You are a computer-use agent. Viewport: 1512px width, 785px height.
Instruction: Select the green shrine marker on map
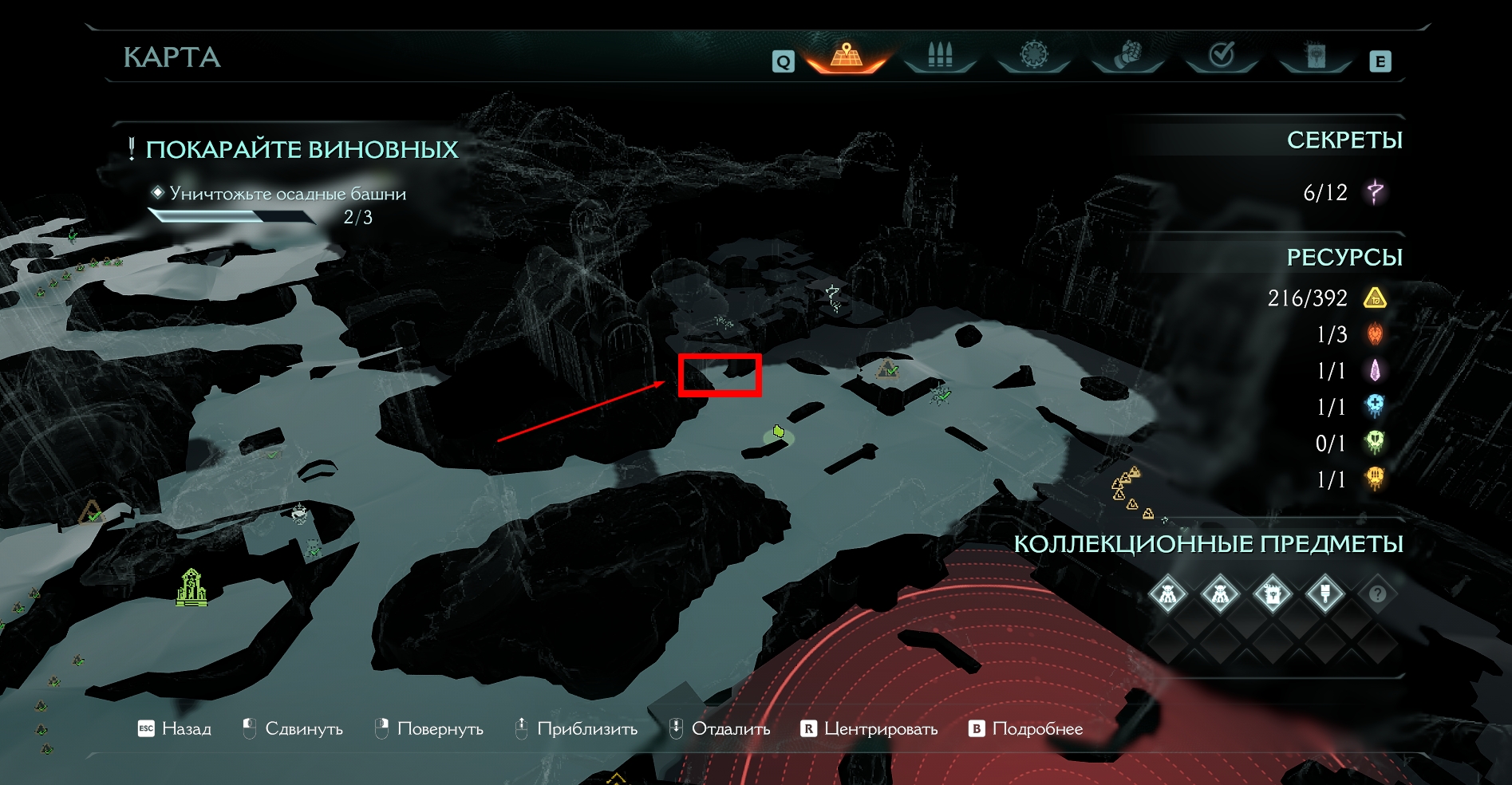(x=191, y=587)
